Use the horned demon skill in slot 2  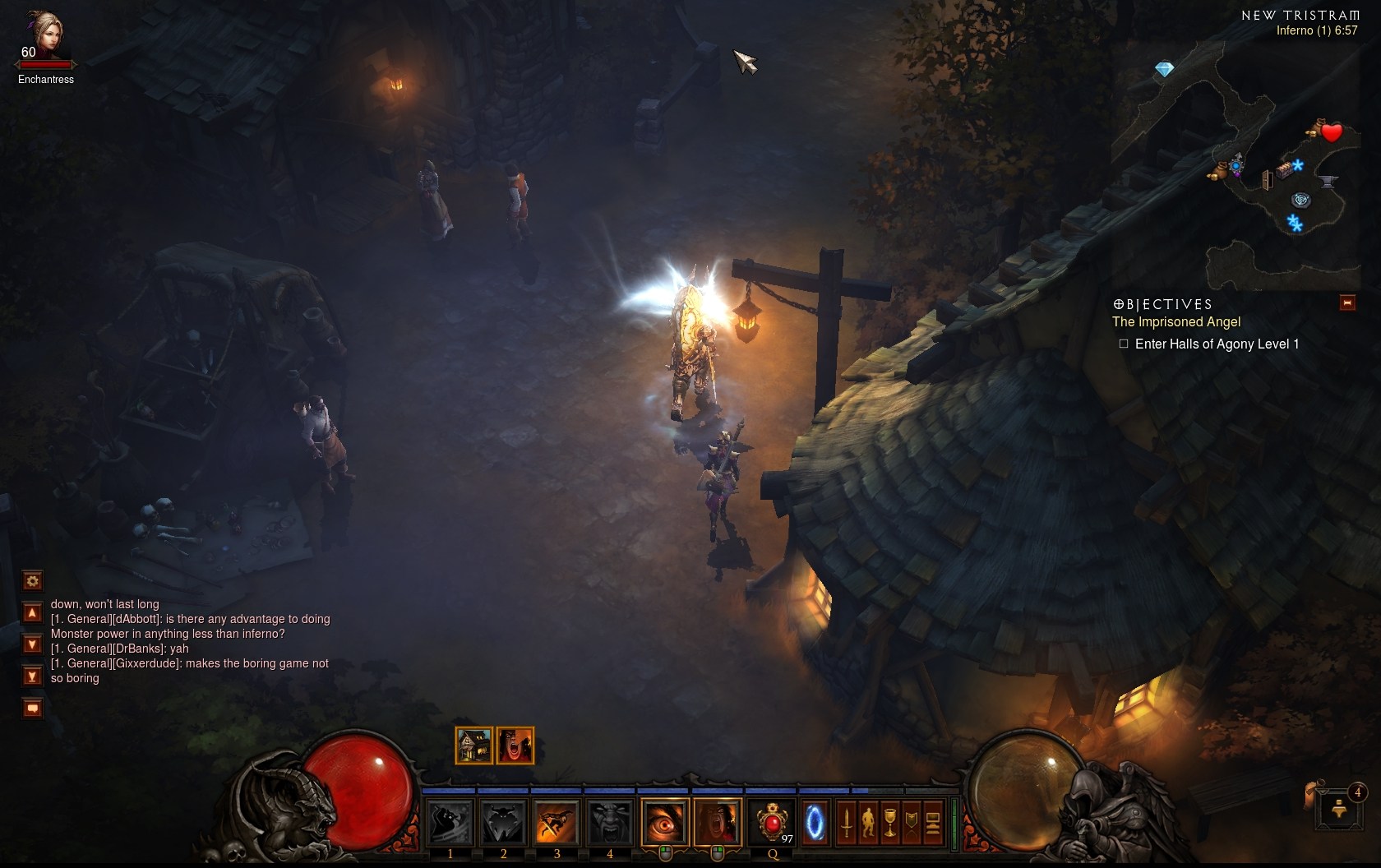[x=503, y=821]
